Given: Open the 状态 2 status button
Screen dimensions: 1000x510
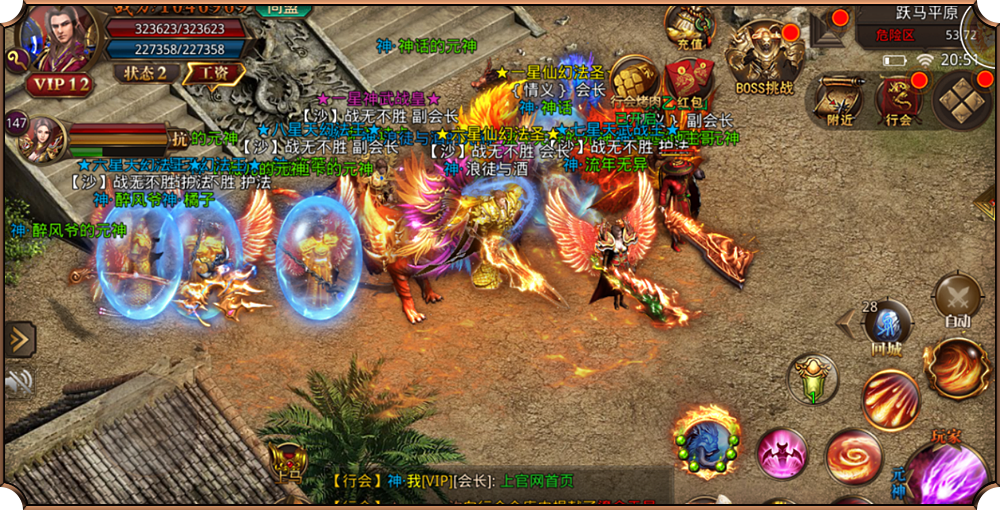Looking at the screenshot, I should 147,72.
